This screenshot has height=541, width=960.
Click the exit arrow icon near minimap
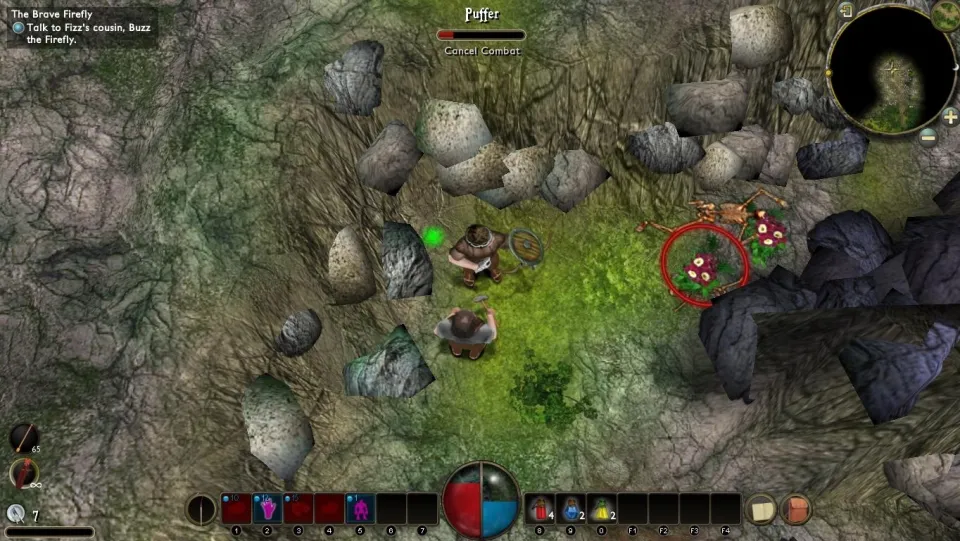pyautogui.click(x=846, y=11)
